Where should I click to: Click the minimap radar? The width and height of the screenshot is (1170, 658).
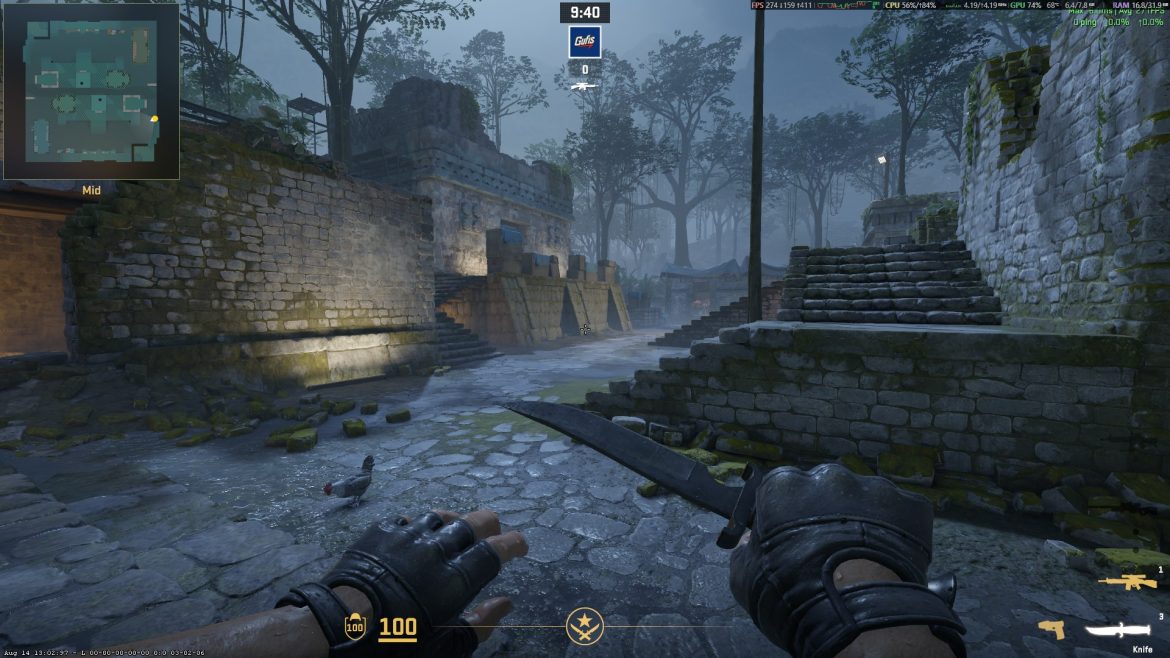pos(90,90)
